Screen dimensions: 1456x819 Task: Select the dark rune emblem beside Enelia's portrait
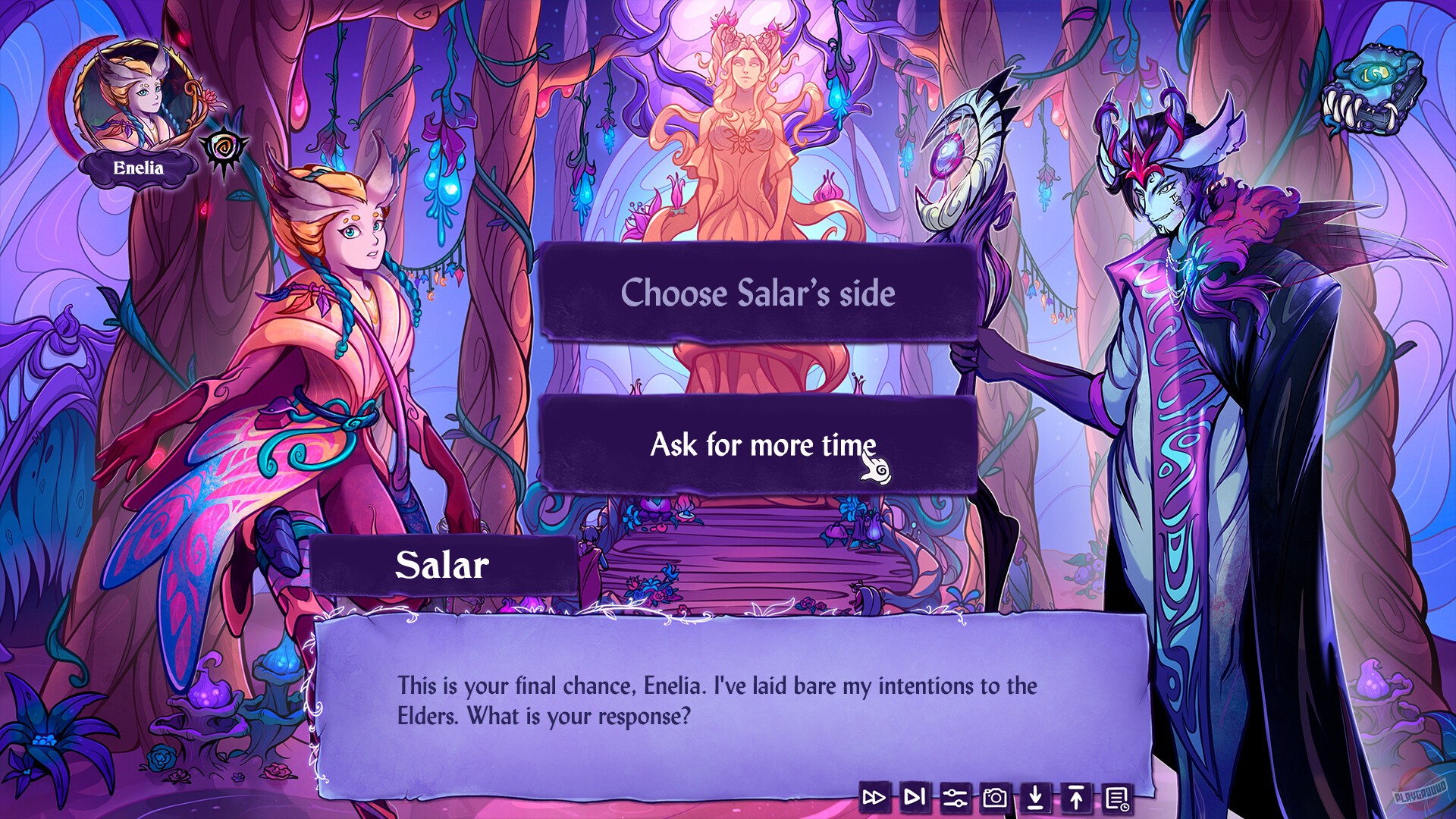tap(224, 149)
